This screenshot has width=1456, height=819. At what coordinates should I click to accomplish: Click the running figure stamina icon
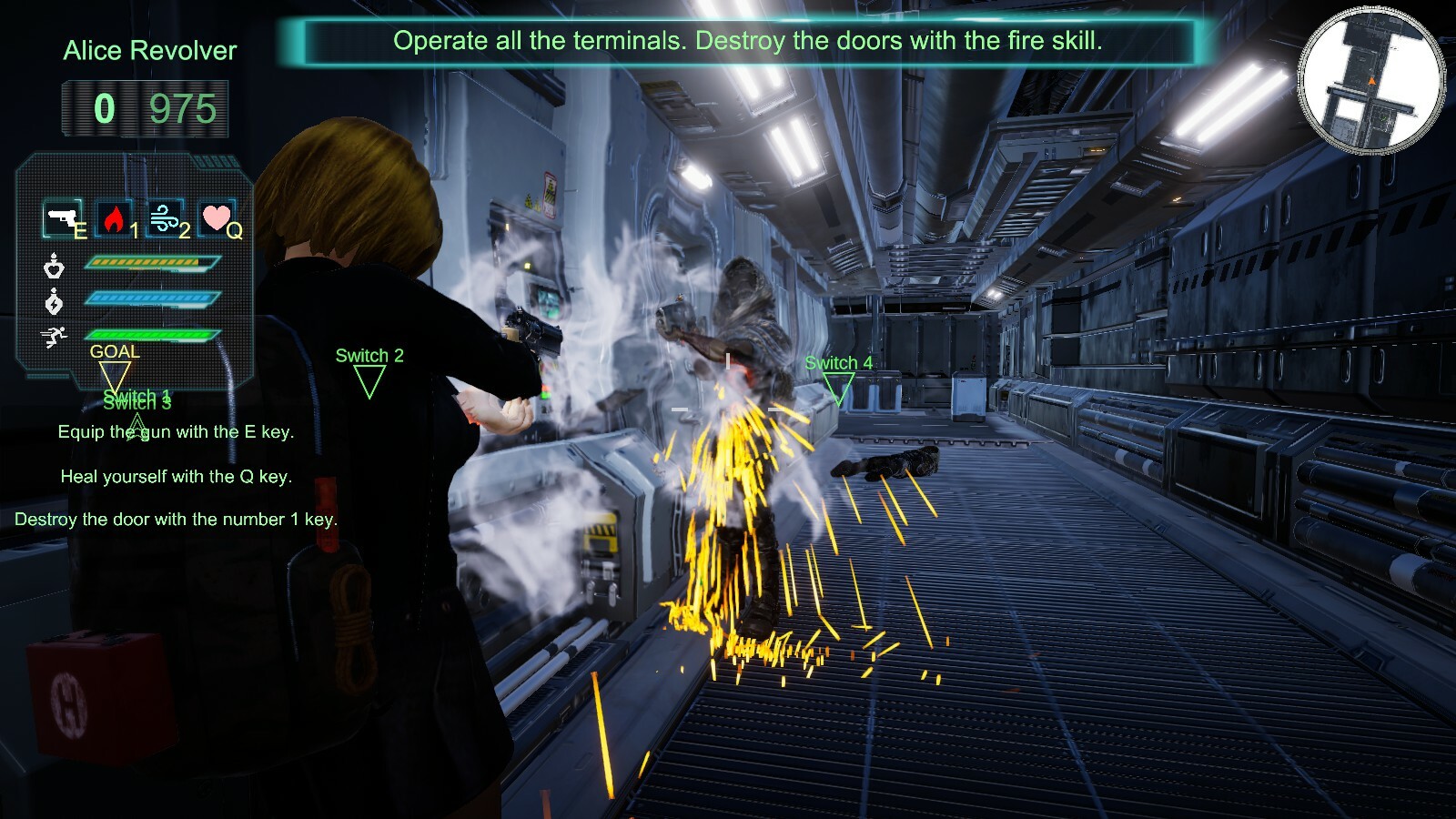click(x=55, y=335)
